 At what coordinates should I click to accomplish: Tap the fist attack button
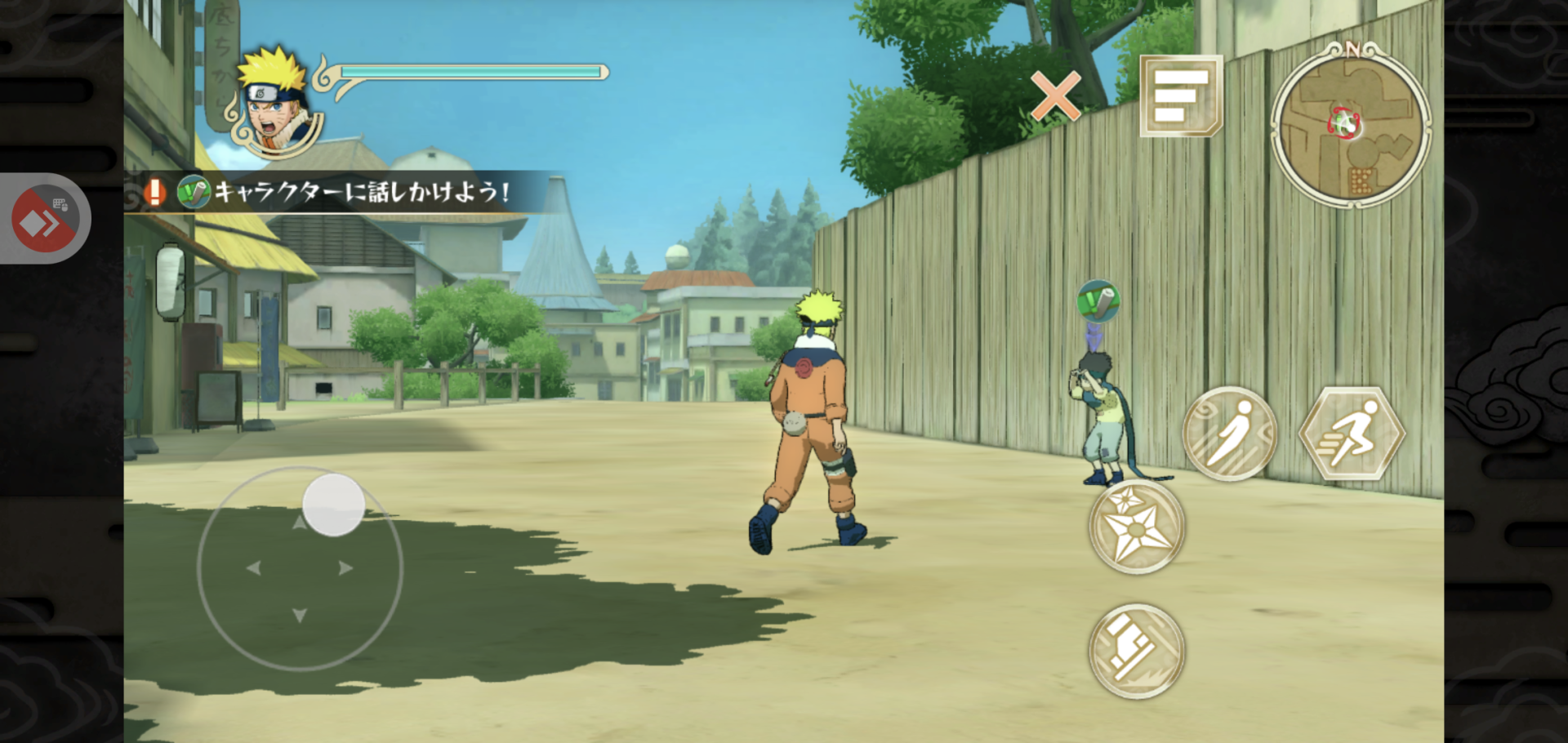[1137, 651]
